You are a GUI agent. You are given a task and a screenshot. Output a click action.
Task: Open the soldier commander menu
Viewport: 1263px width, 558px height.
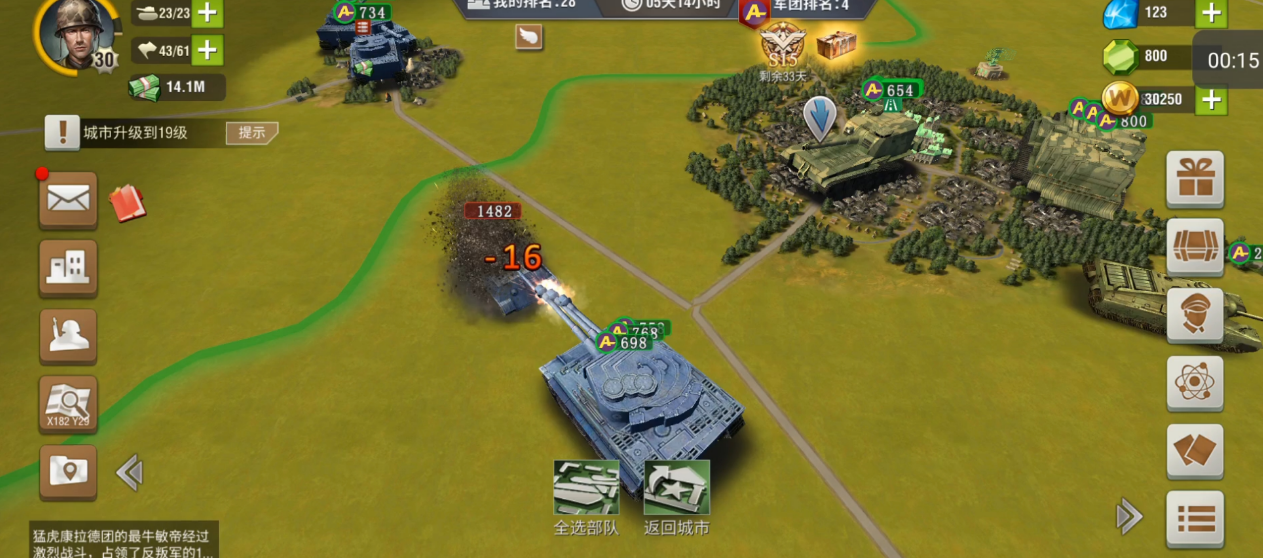(68, 336)
